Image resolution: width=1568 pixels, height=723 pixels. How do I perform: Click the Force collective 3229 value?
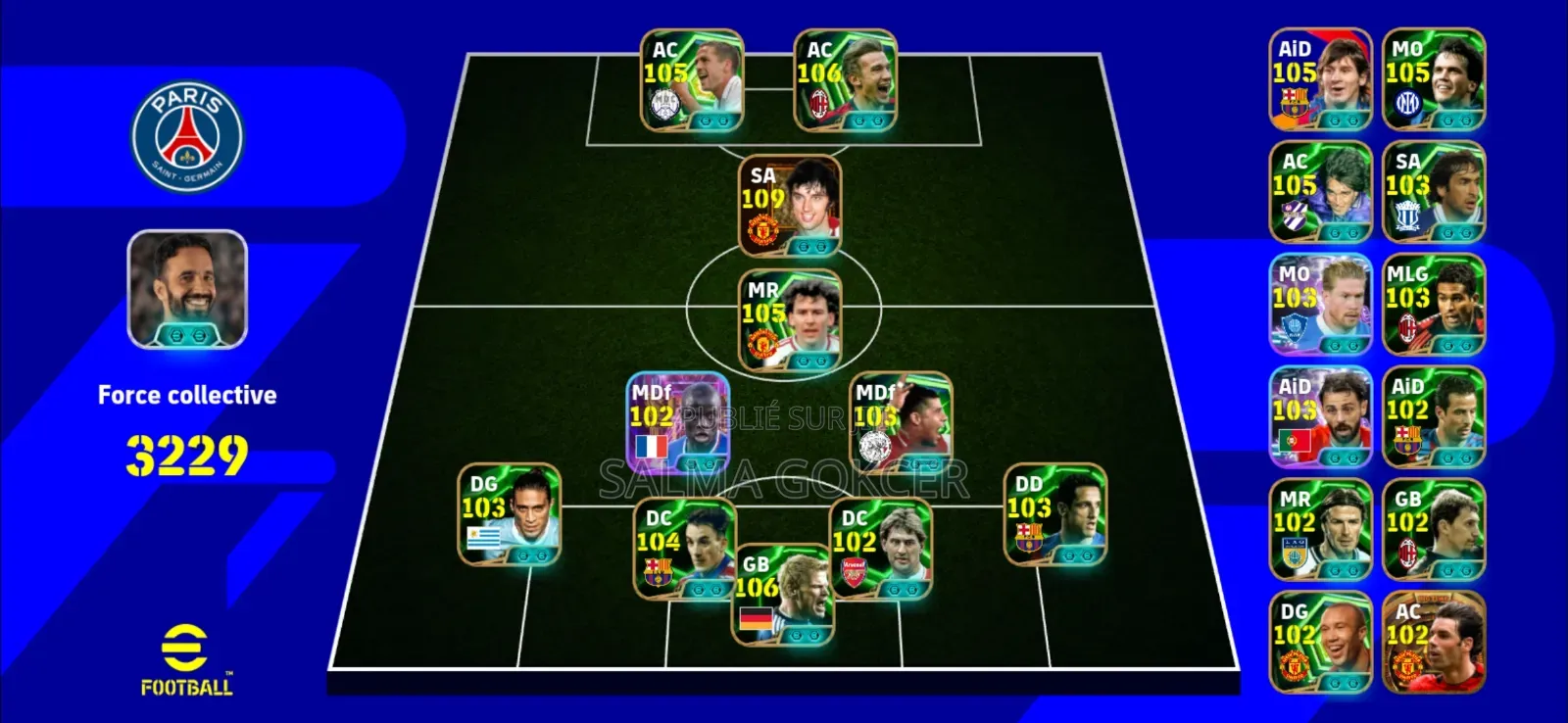pyautogui.click(x=186, y=453)
